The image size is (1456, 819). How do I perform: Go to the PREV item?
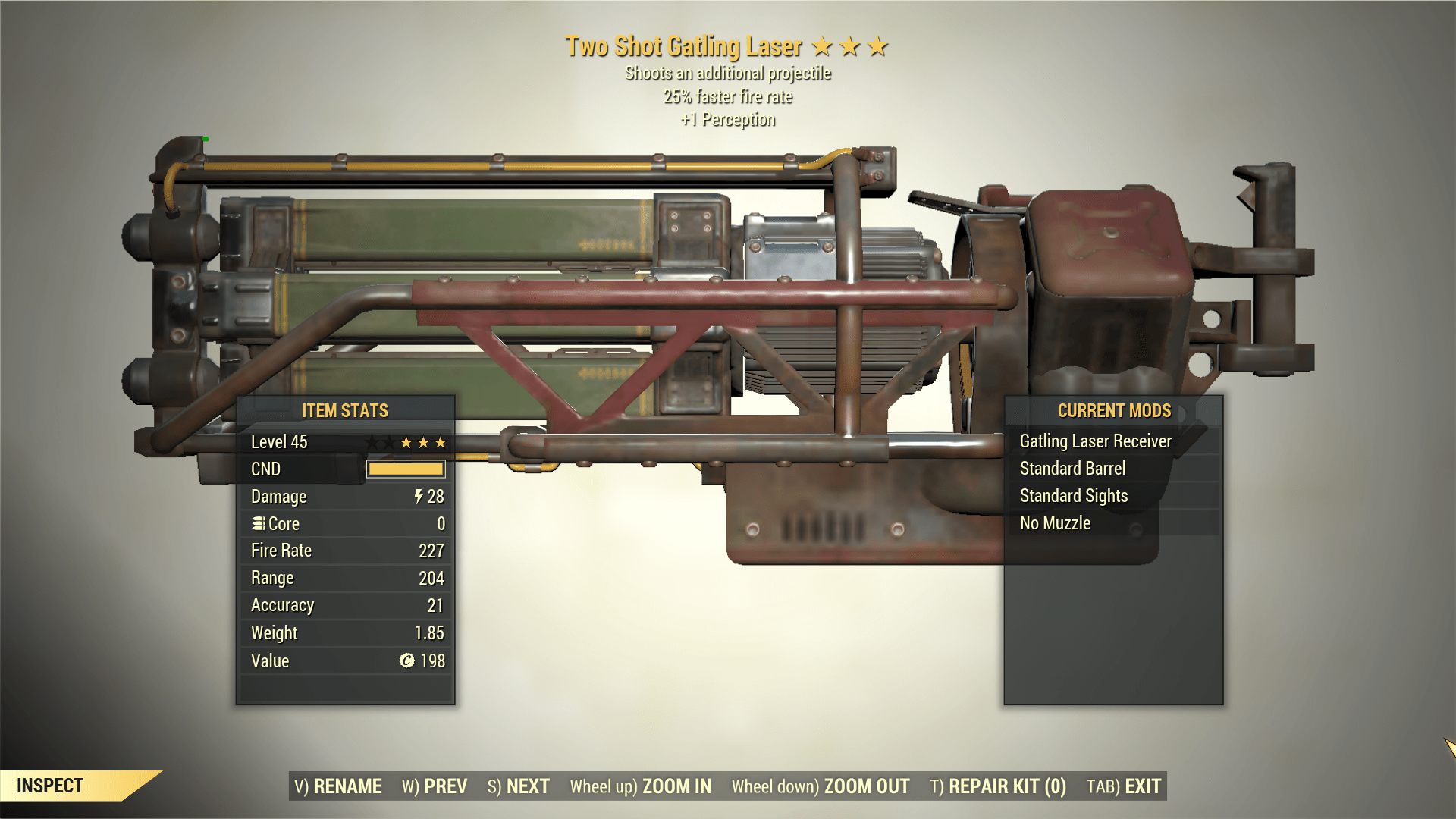[x=435, y=786]
